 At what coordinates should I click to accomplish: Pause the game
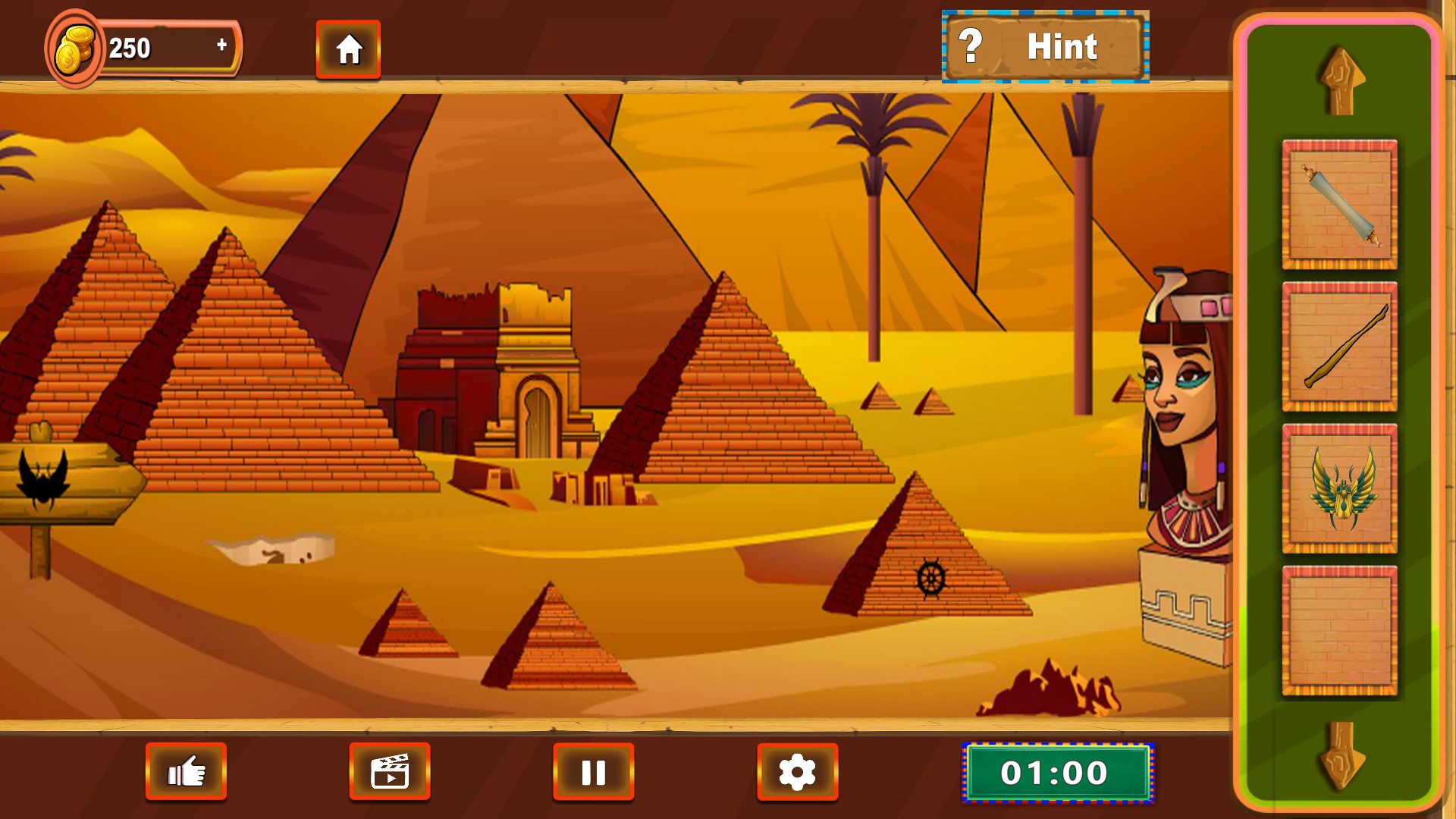click(x=593, y=772)
